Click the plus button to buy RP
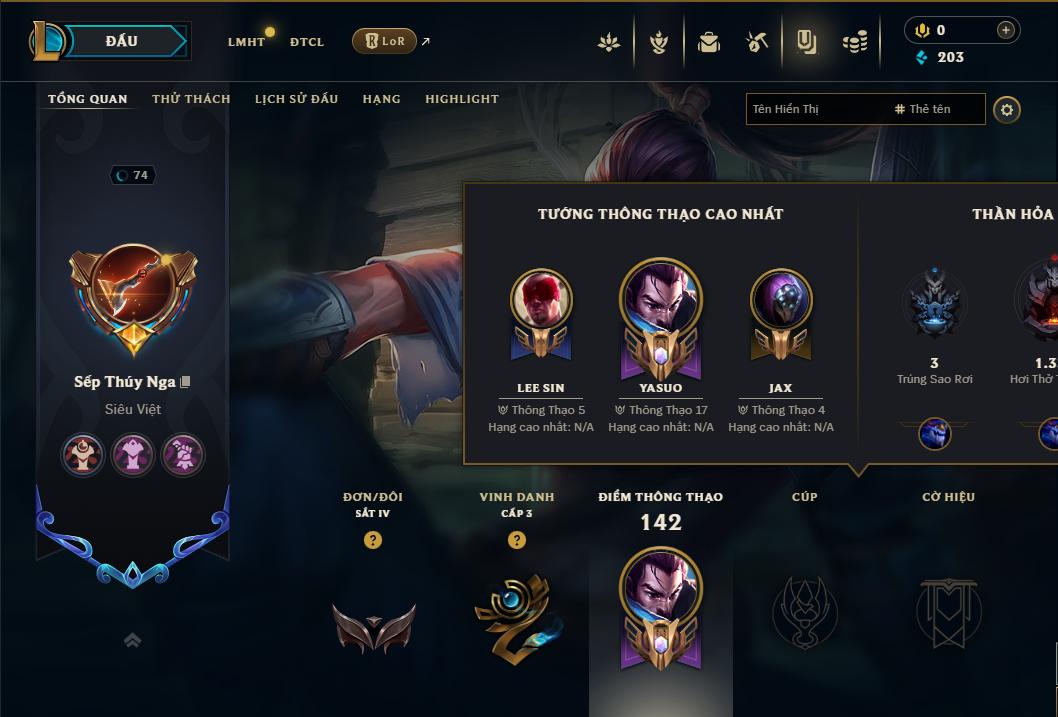Image resolution: width=1058 pixels, height=717 pixels. (x=1006, y=30)
